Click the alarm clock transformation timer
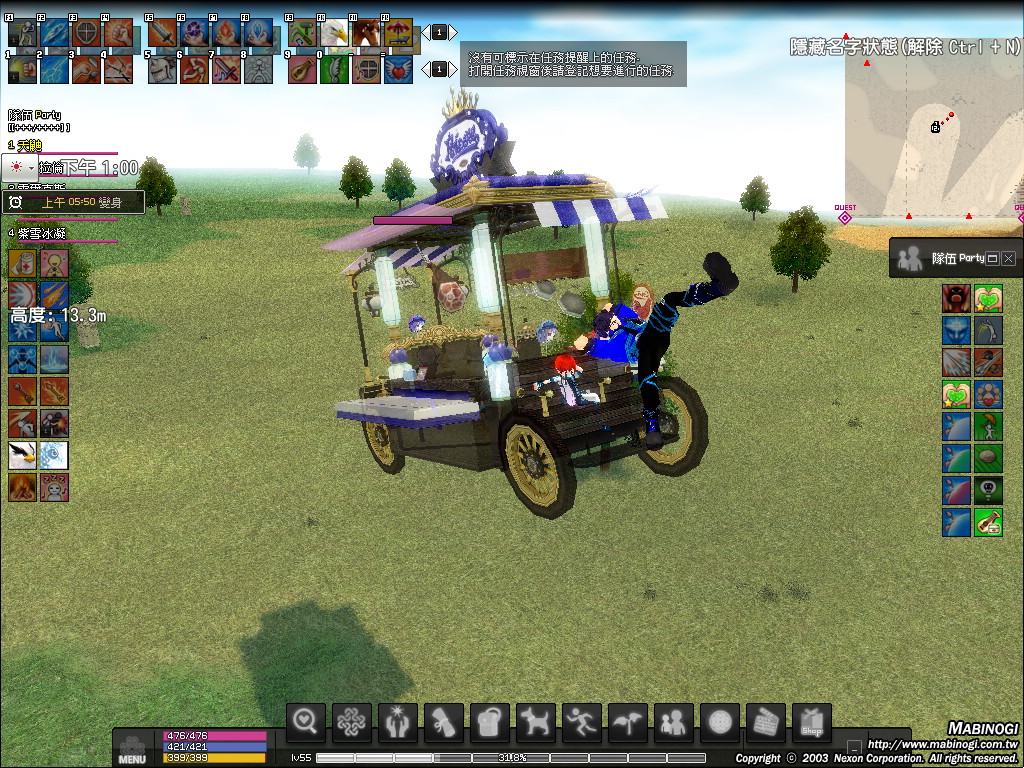Image resolution: width=1024 pixels, height=768 pixels. tap(16, 202)
